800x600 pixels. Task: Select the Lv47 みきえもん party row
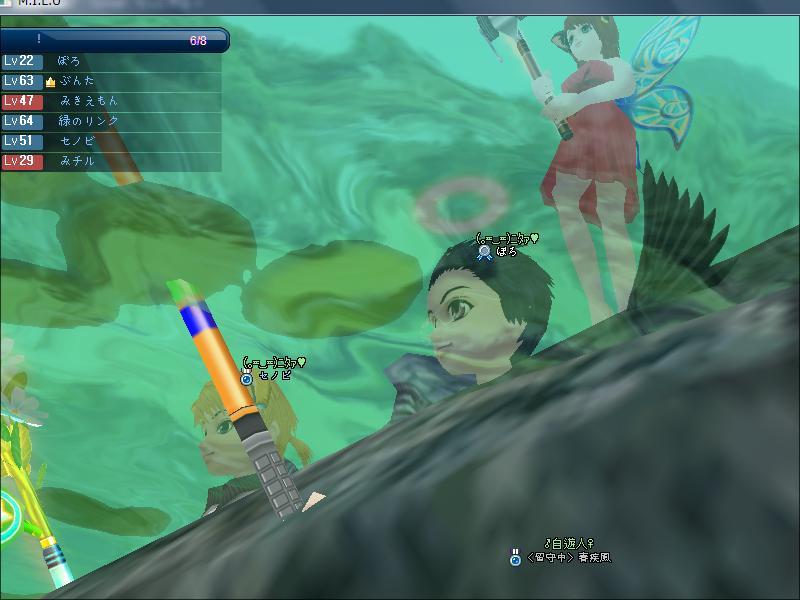pos(110,101)
